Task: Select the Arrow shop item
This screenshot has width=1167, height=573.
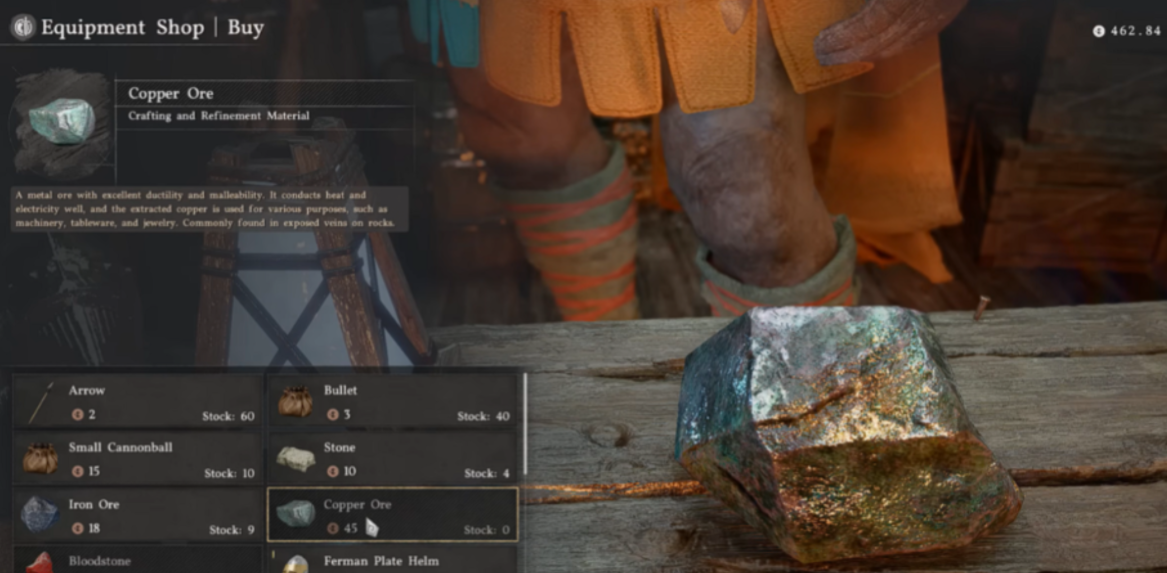Action: pos(137,401)
